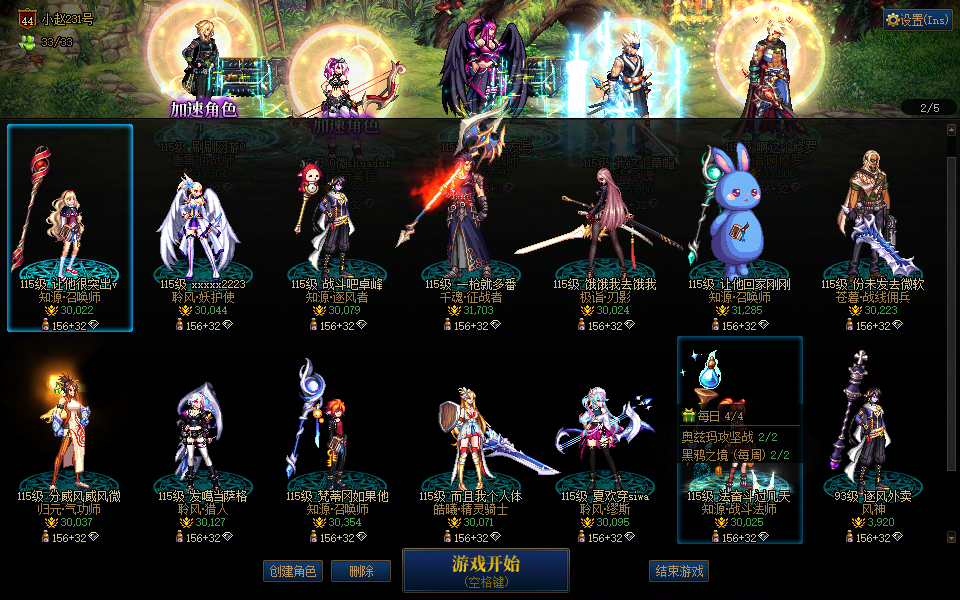
Task: Click the scrollbar down arrow
Action: pos(951,538)
